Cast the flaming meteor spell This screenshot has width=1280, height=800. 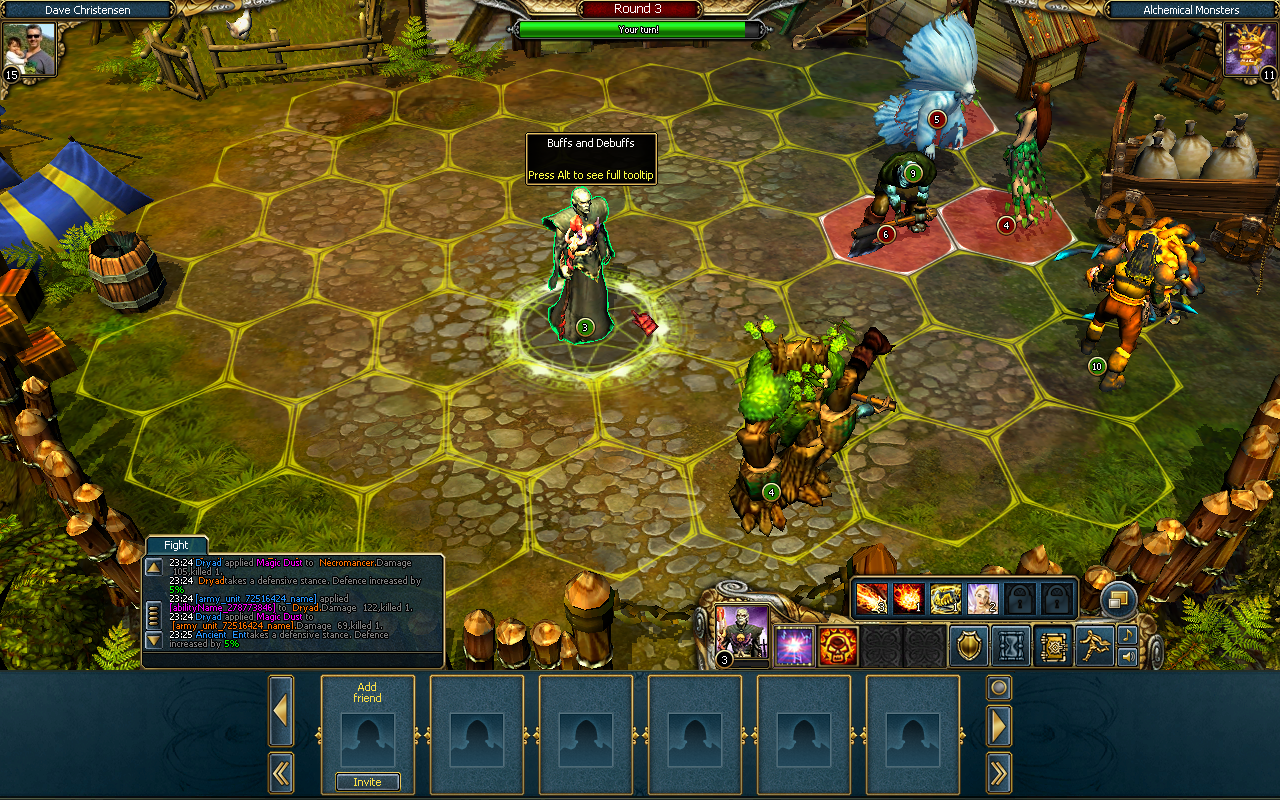point(871,598)
